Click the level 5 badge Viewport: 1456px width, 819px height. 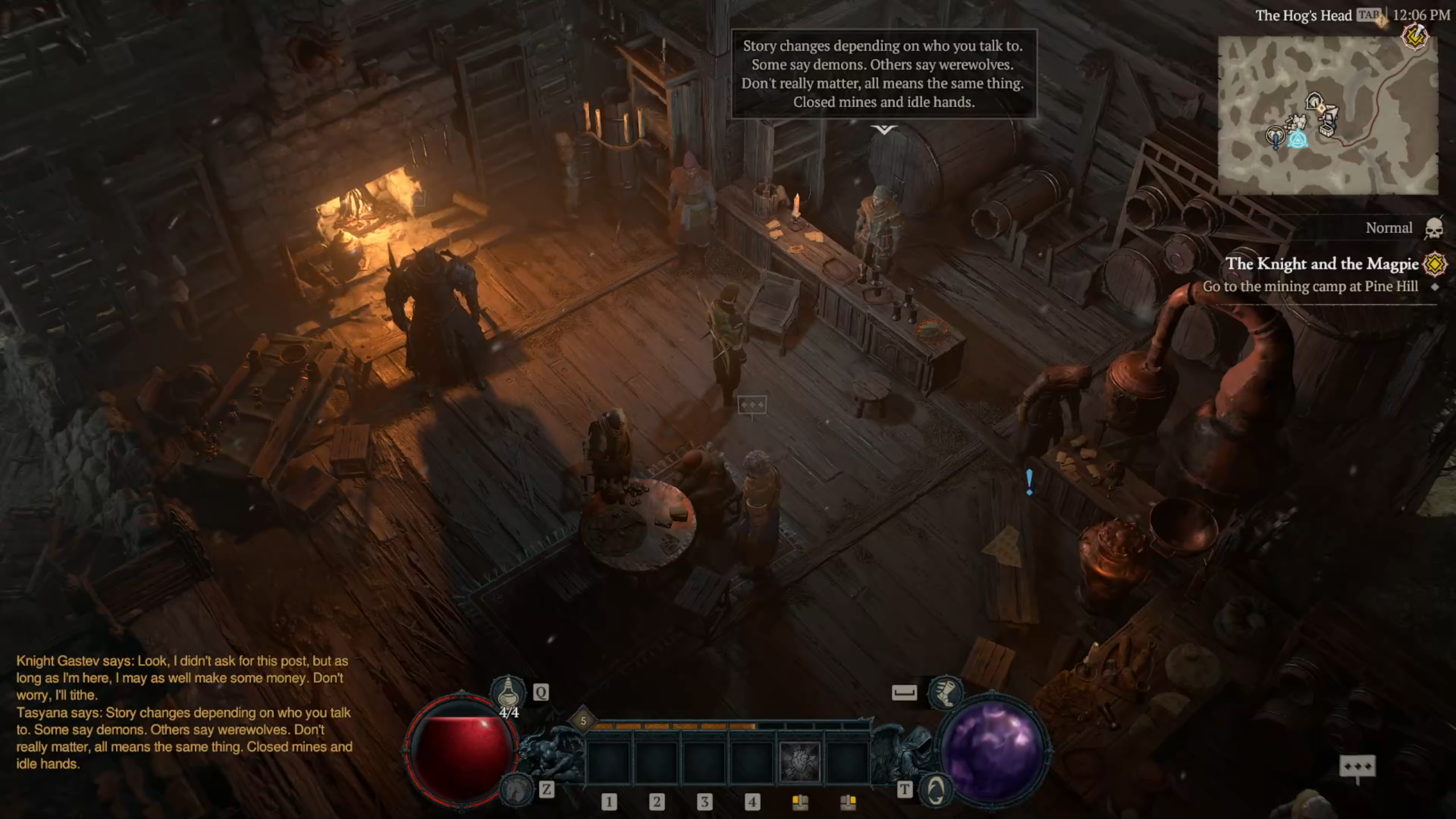[x=583, y=721]
